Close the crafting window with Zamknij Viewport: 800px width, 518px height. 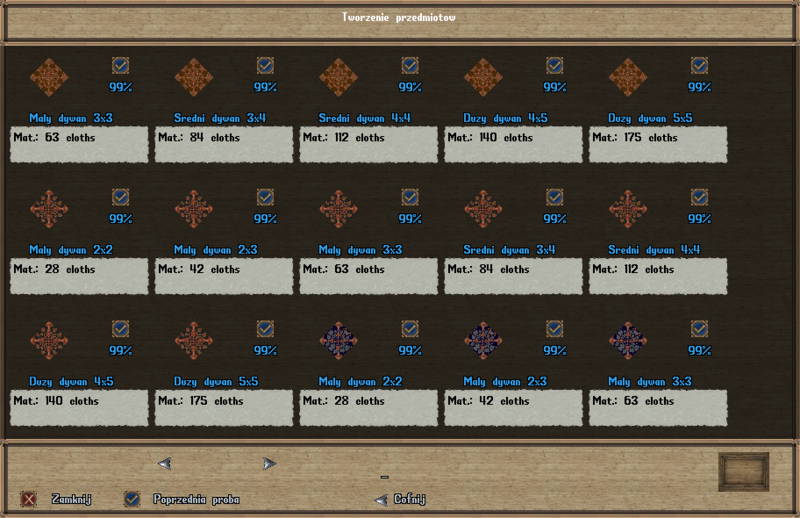30,498
